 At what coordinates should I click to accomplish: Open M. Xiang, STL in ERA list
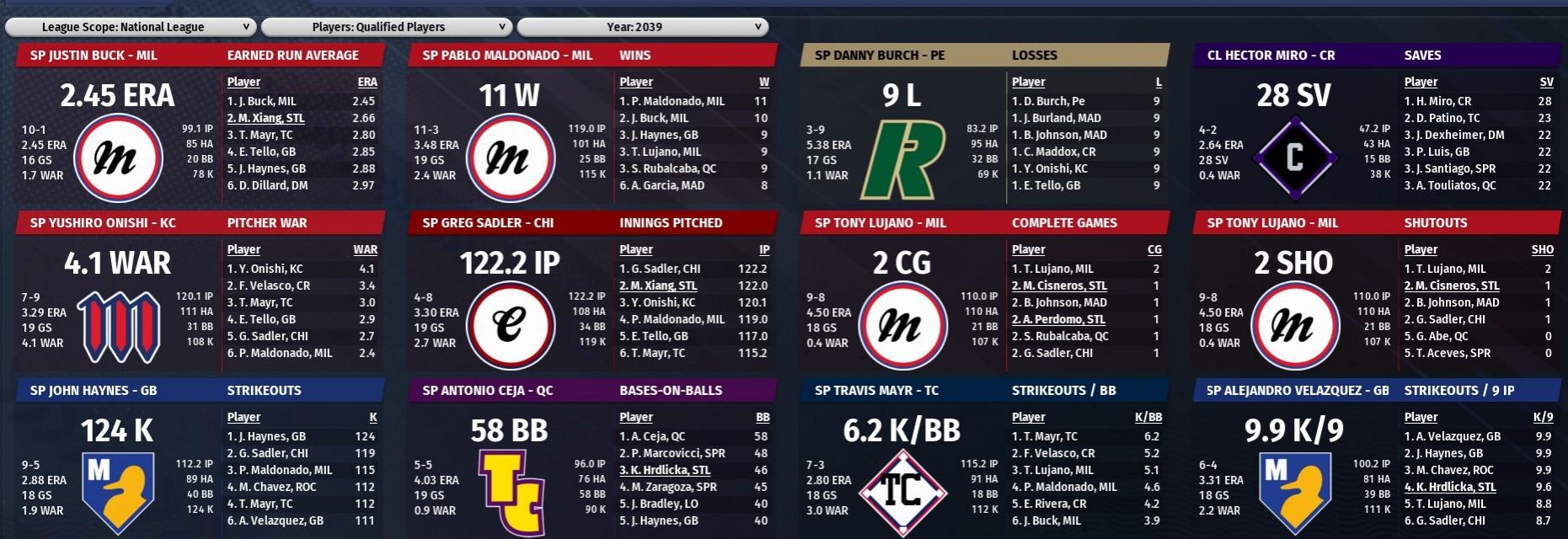click(x=265, y=118)
